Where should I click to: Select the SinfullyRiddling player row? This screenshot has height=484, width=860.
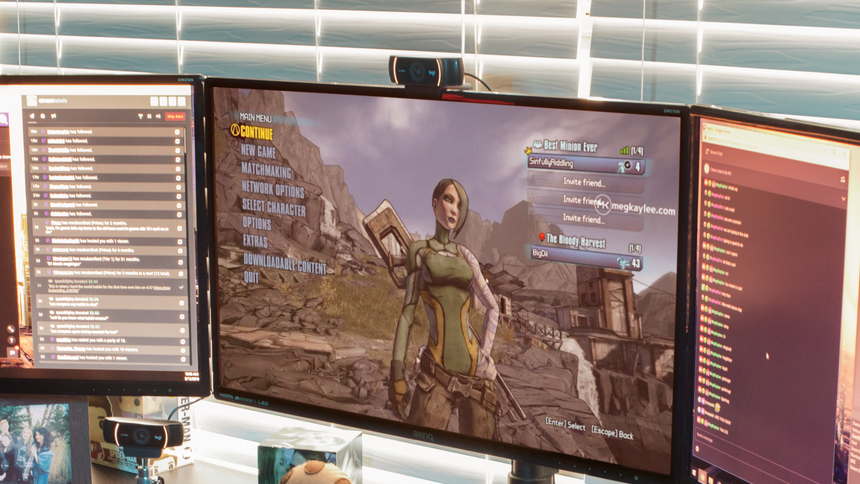(x=585, y=166)
